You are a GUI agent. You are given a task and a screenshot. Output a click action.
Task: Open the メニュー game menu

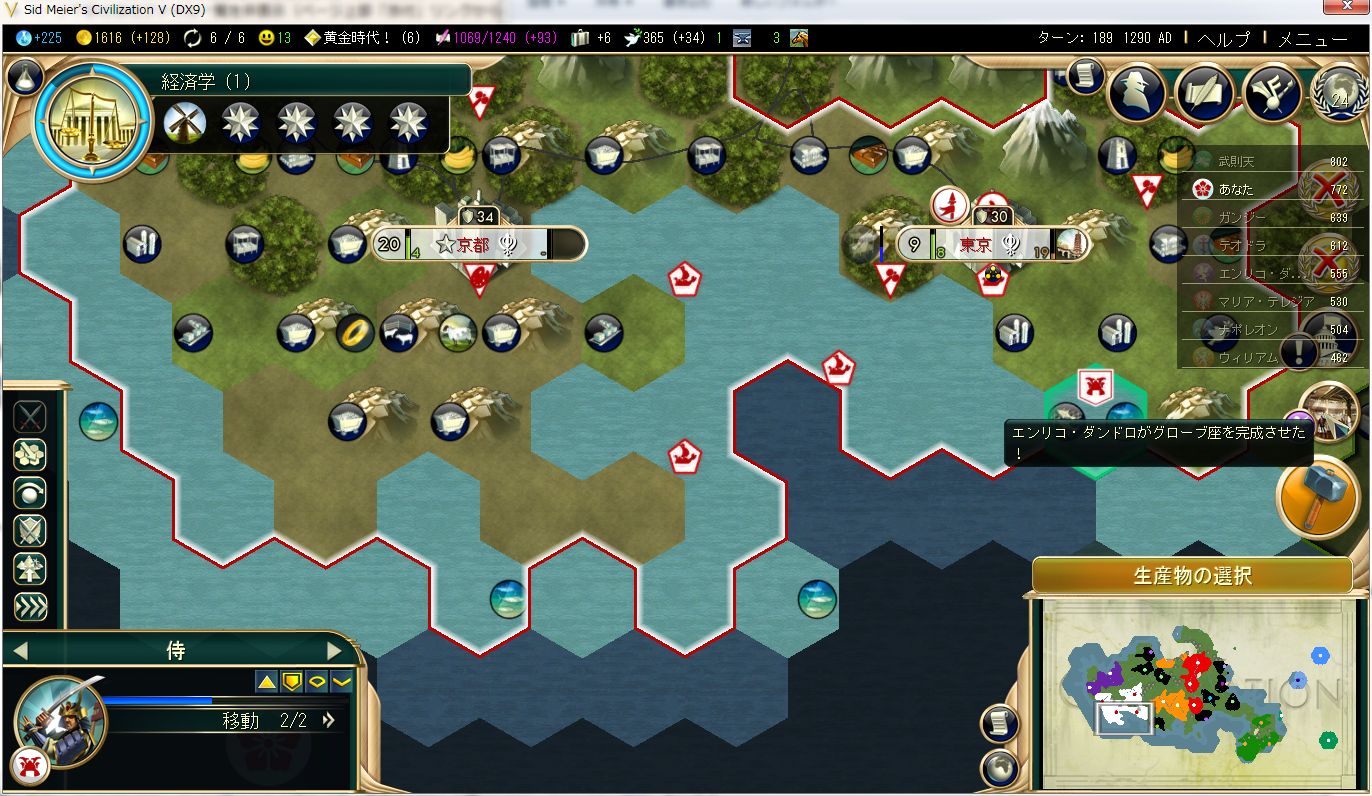click(1313, 39)
